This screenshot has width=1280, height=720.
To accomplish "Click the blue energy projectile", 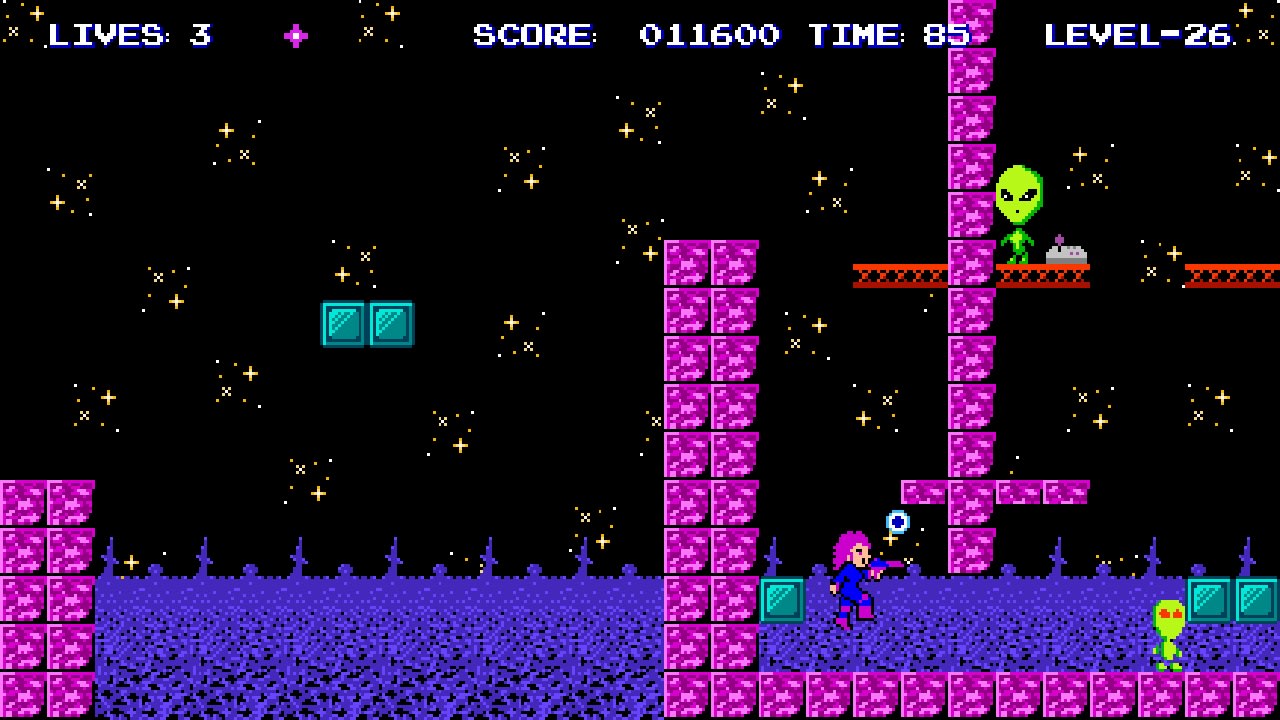I will (x=895, y=521).
